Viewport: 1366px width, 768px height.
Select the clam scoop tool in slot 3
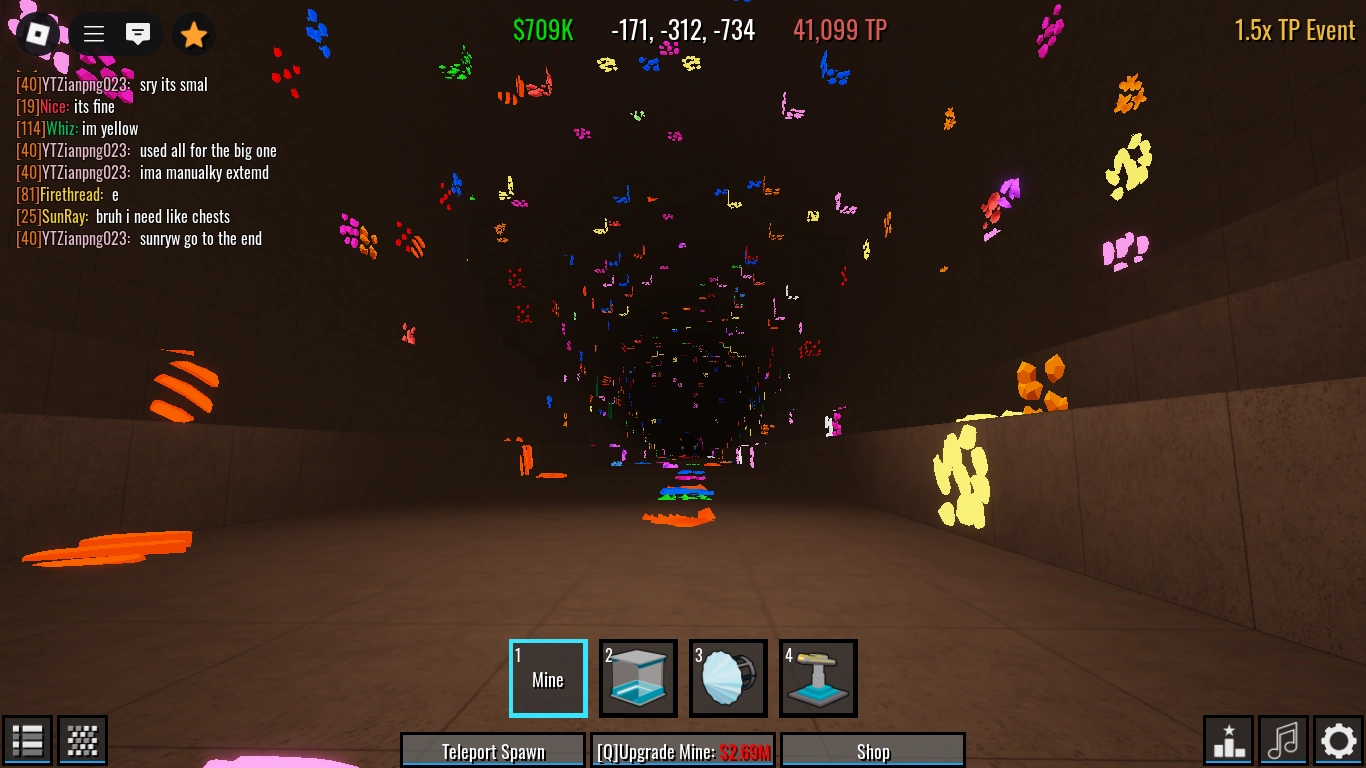pyautogui.click(x=727, y=678)
